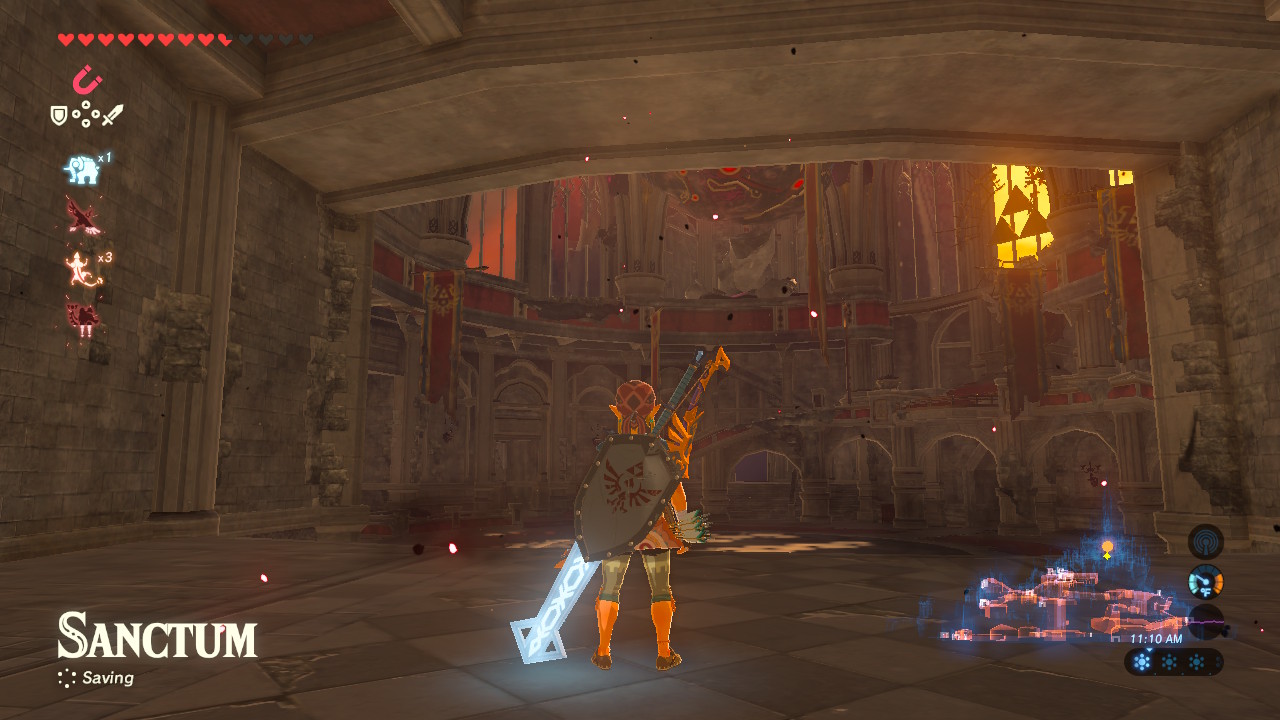Click the noise level meter
This screenshot has height=720, width=1280.
click(1206, 622)
